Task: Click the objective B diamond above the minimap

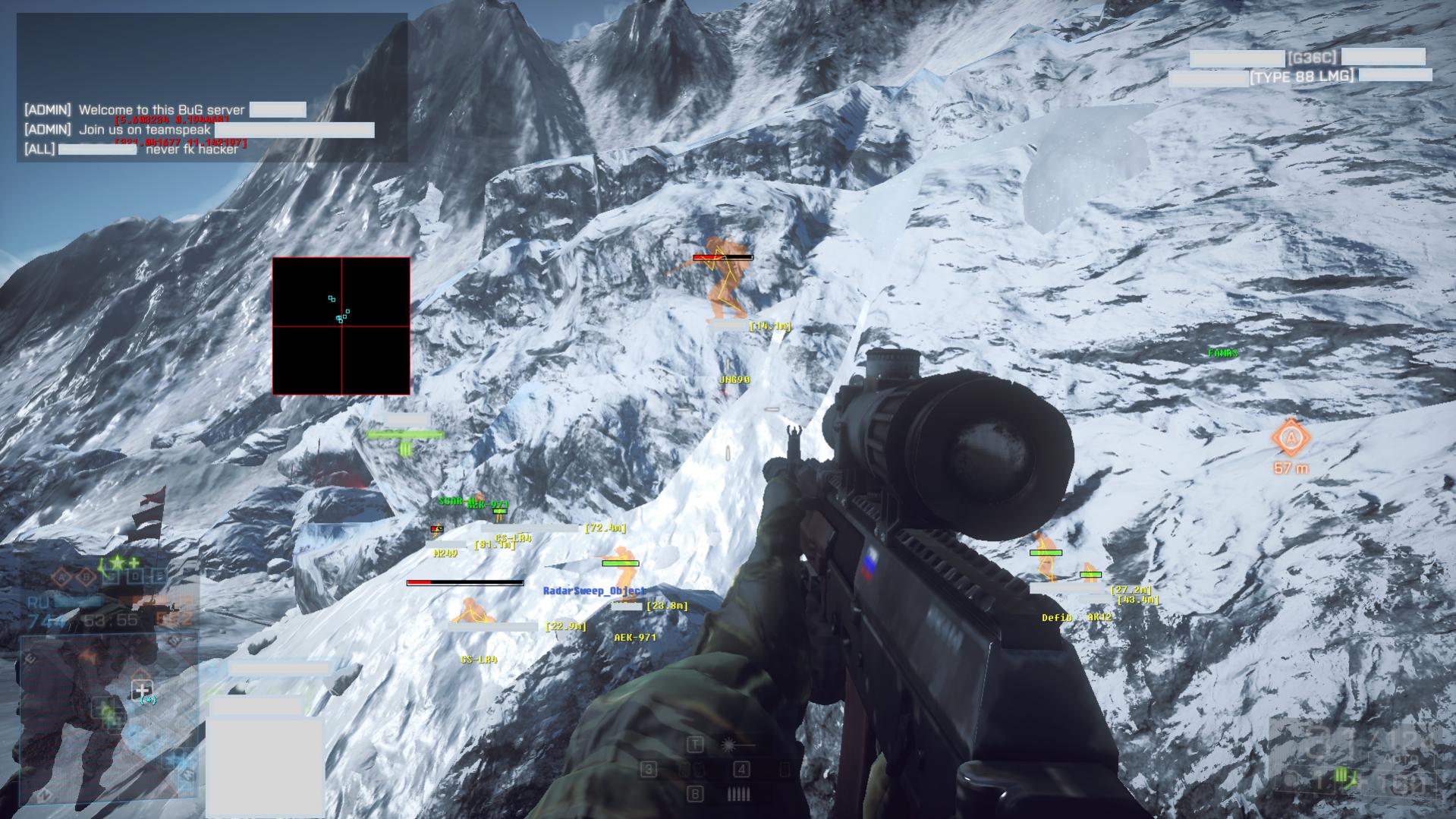Action: pyautogui.click(x=86, y=575)
